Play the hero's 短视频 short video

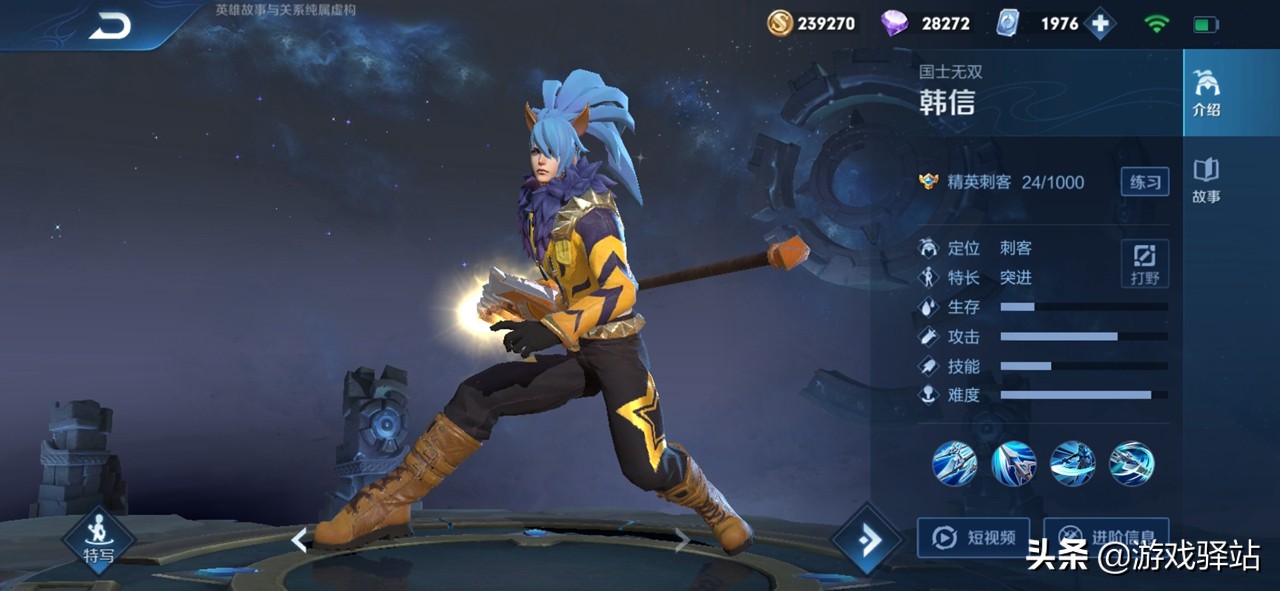point(973,538)
